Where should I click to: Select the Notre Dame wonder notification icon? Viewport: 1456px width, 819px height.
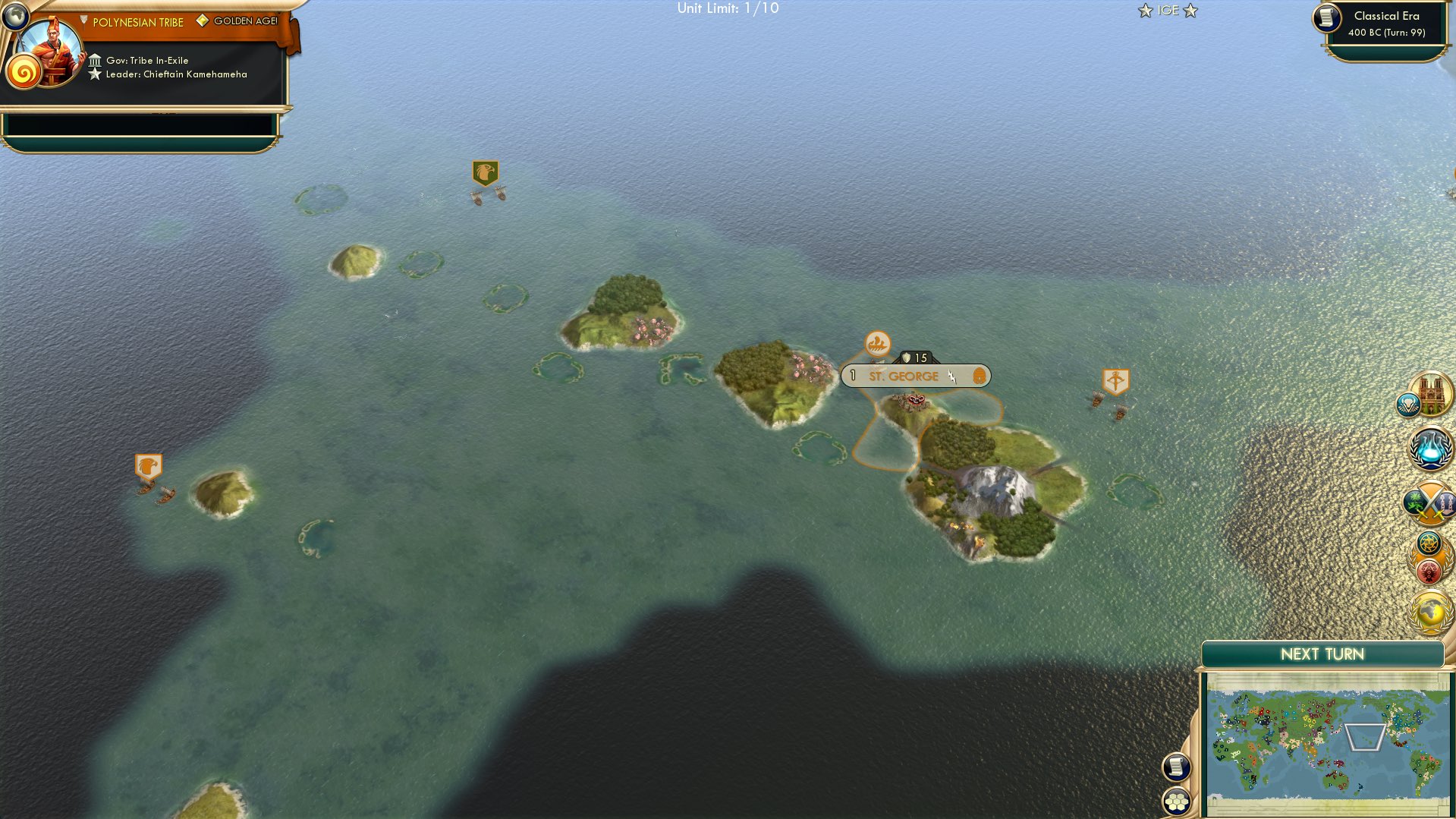coord(1431,393)
